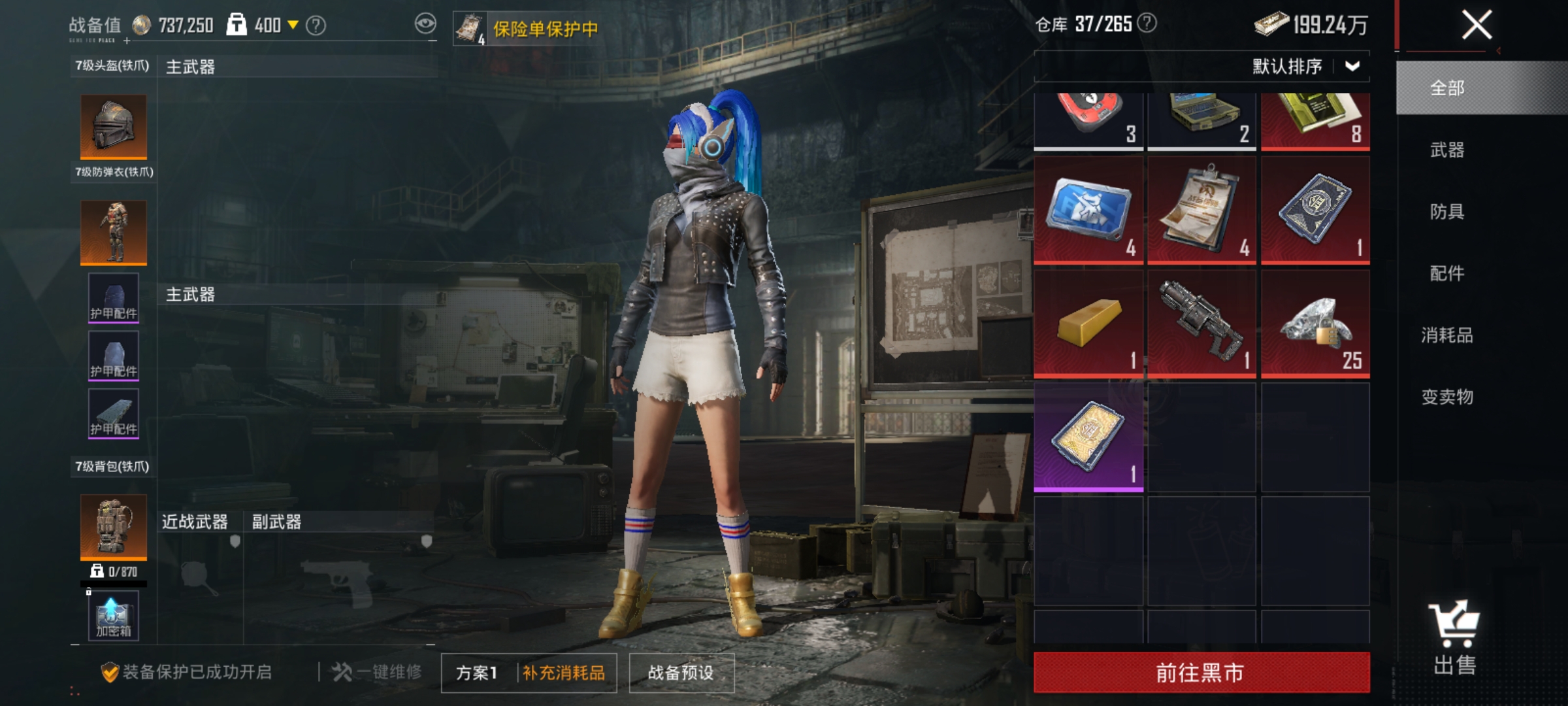Toggle equipment protection via shield icon

[111, 672]
